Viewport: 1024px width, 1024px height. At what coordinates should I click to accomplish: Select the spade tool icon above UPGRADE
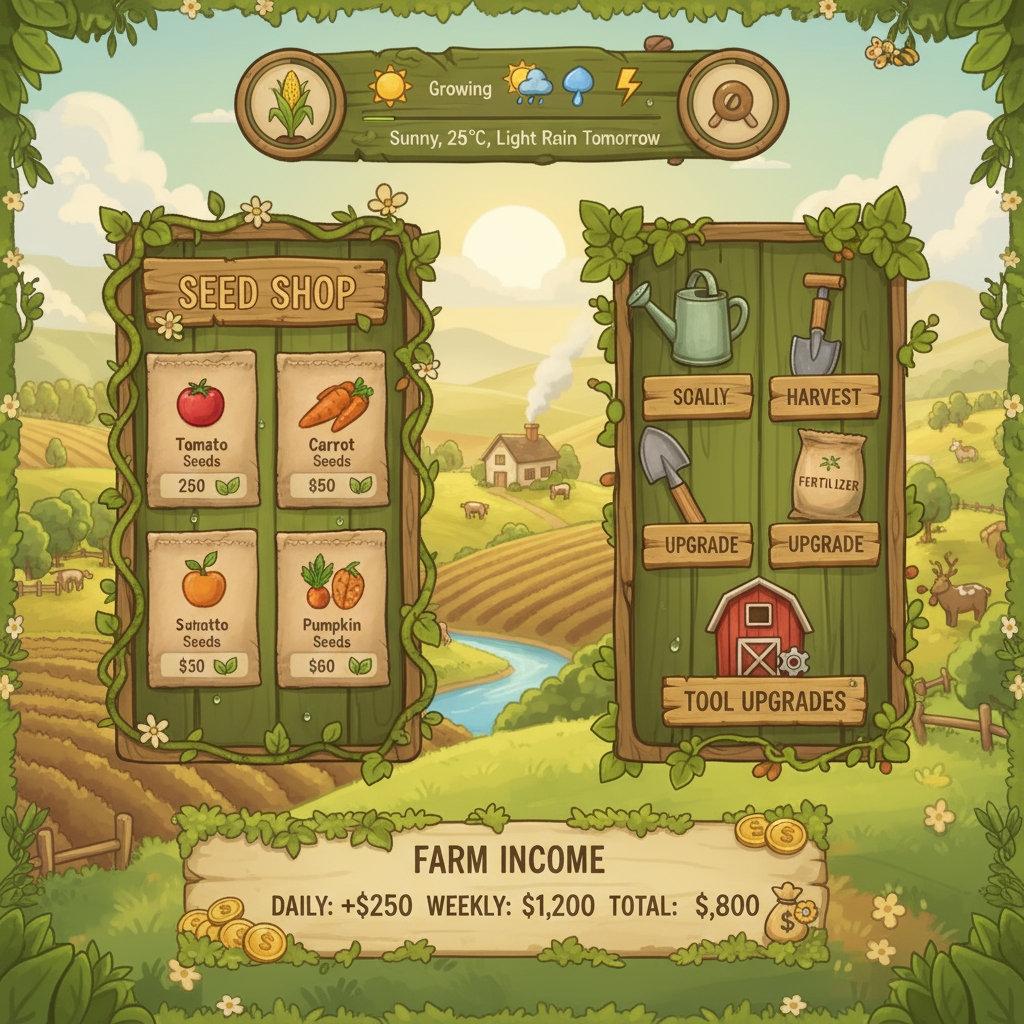(670, 473)
